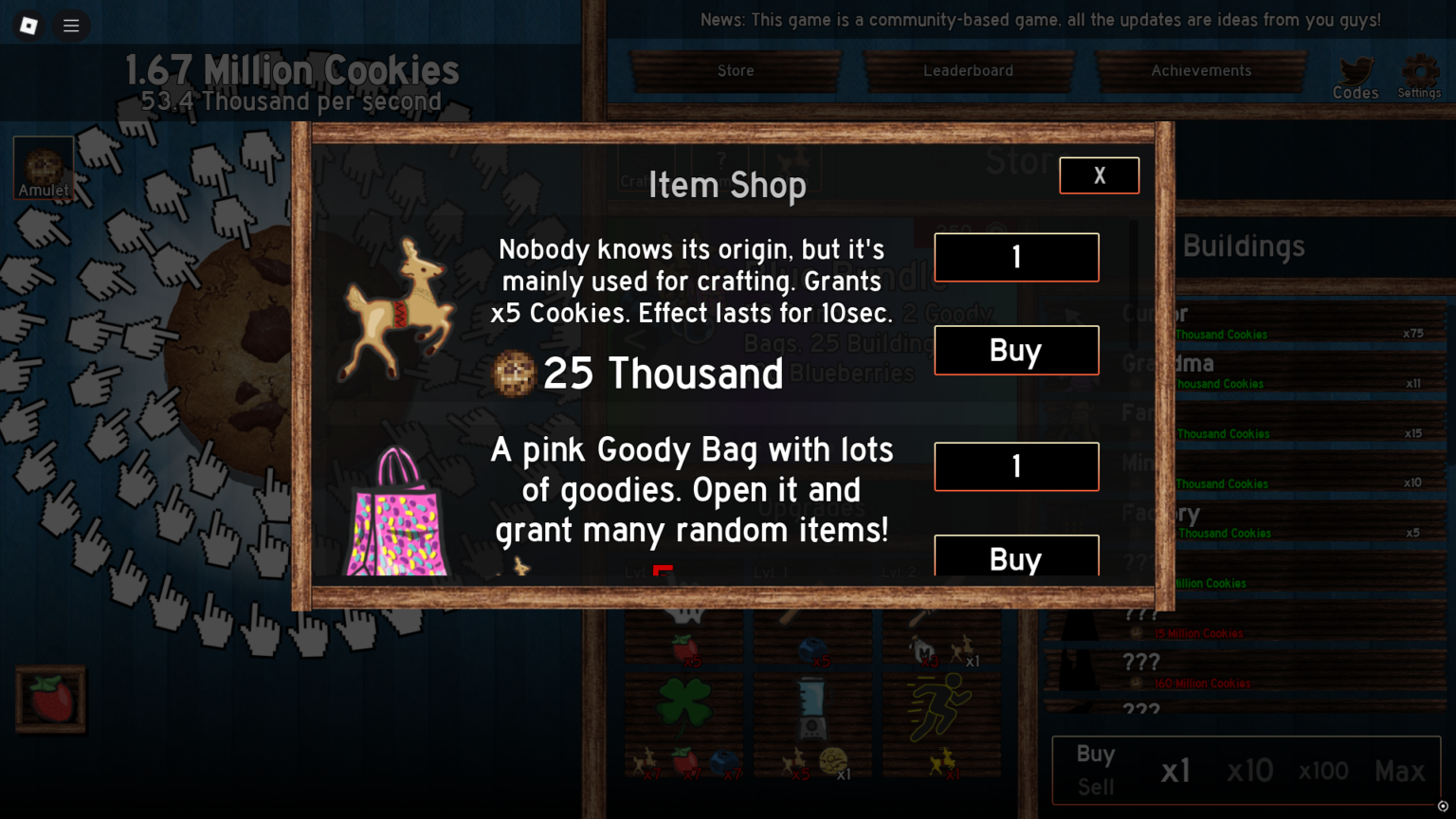The image size is (1456, 819).
Task: Set purchase amount to x10
Action: pyautogui.click(x=1250, y=771)
